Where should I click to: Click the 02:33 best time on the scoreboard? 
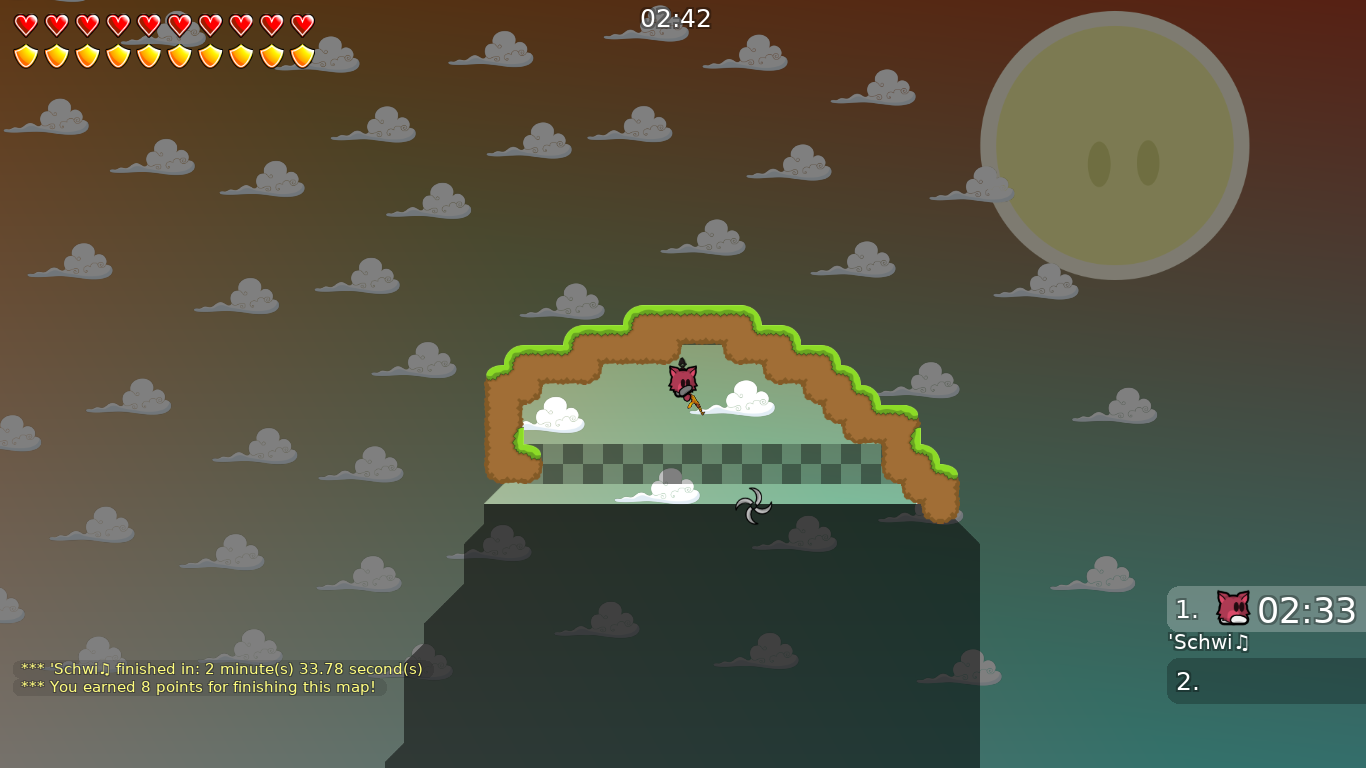point(1308,608)
